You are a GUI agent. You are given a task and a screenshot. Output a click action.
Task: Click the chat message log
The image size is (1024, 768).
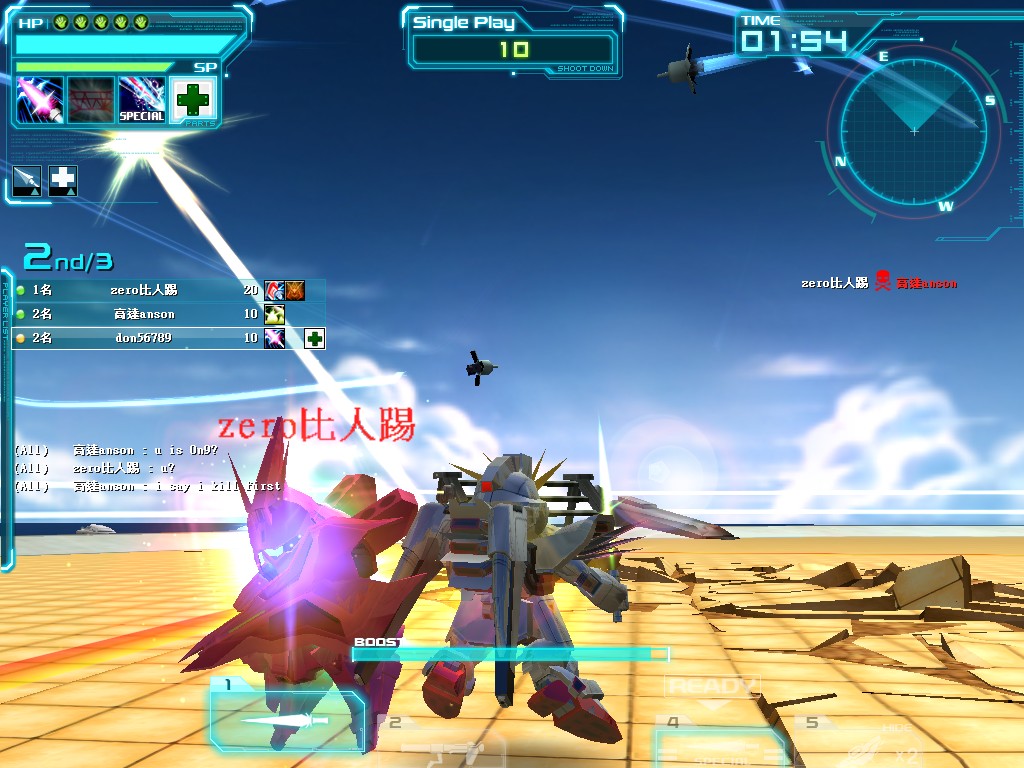(148, 468)
